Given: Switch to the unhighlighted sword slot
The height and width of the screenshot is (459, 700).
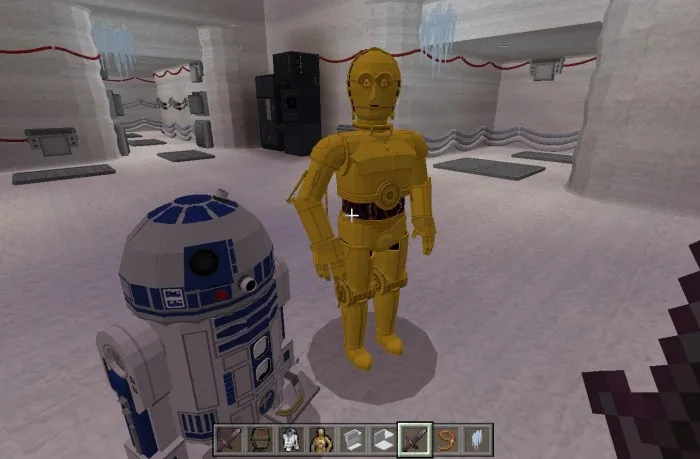Looking at the screenshot, I should 228,439.
